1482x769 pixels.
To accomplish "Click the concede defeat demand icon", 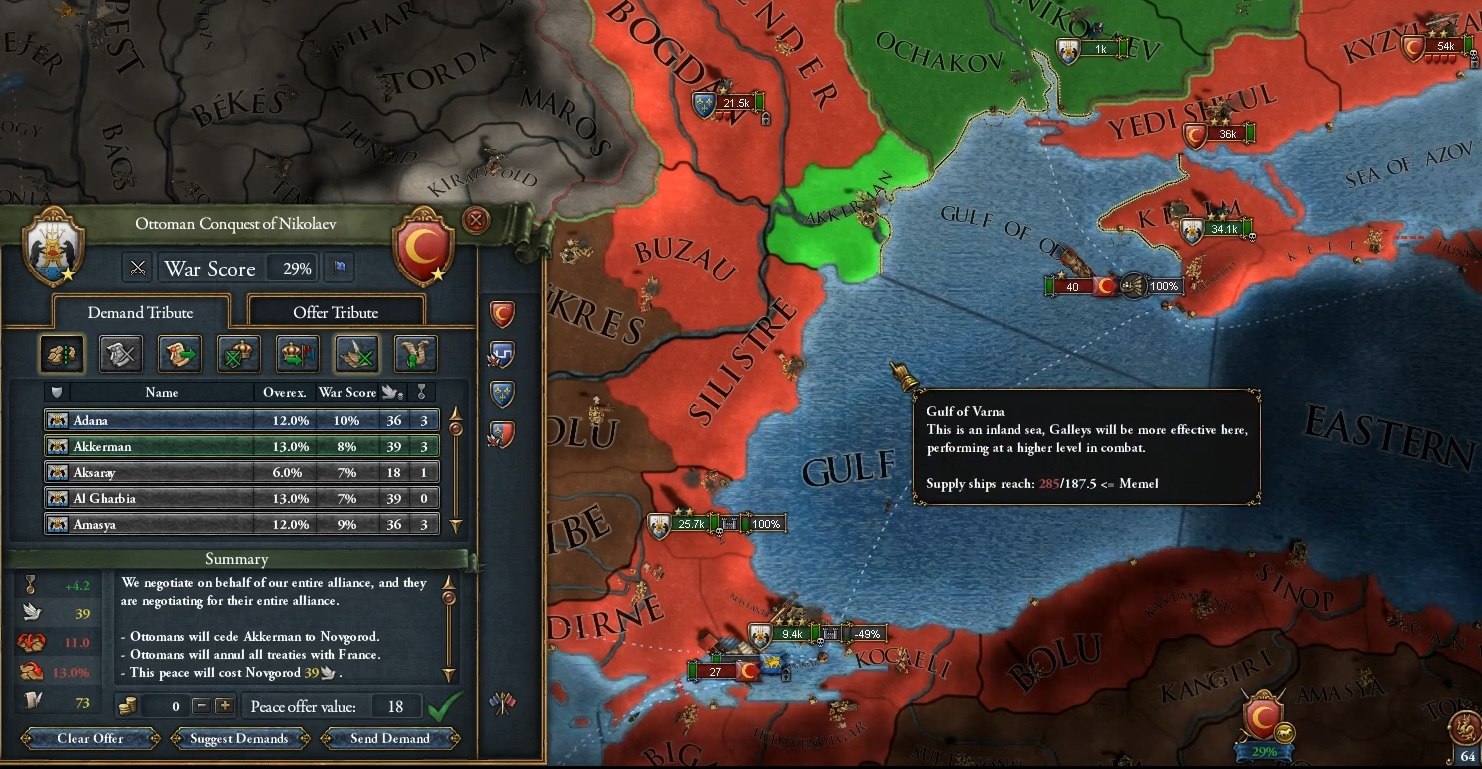I will point(120,354).
